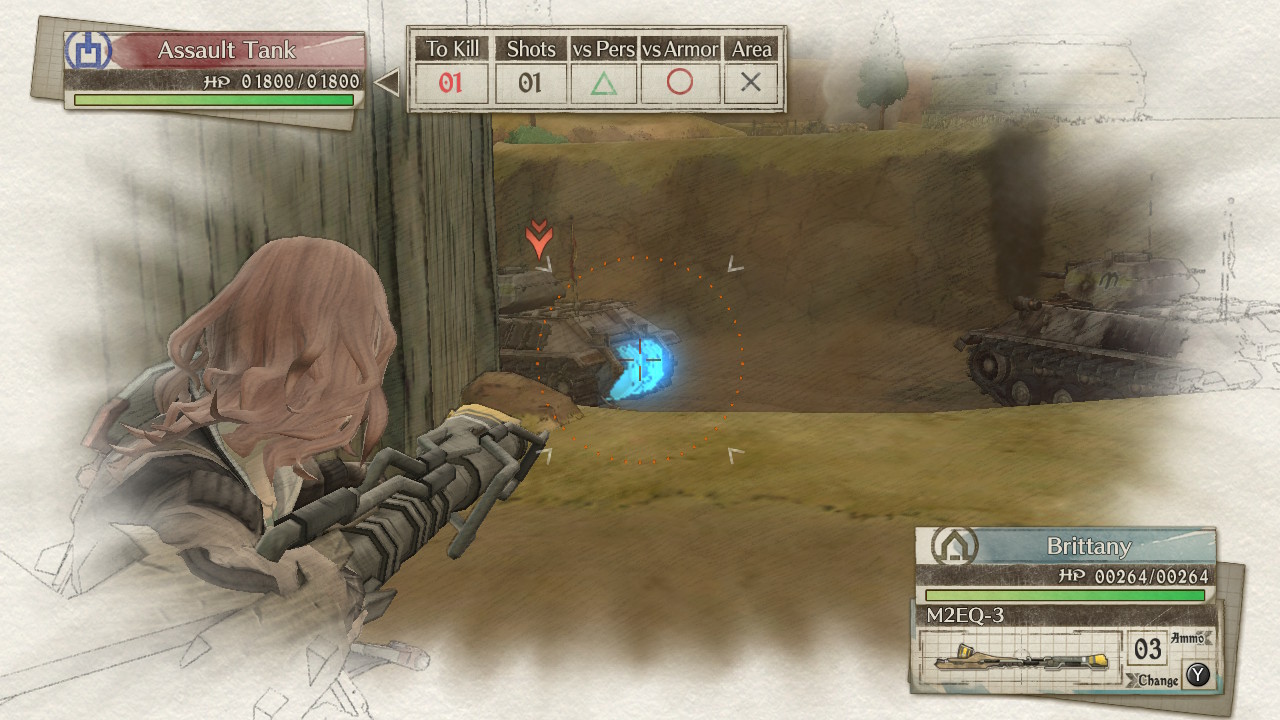Viewport: 1280px width, 720px height.
Task: Click the arrow beside the target stats table
Action: (387, 84)
